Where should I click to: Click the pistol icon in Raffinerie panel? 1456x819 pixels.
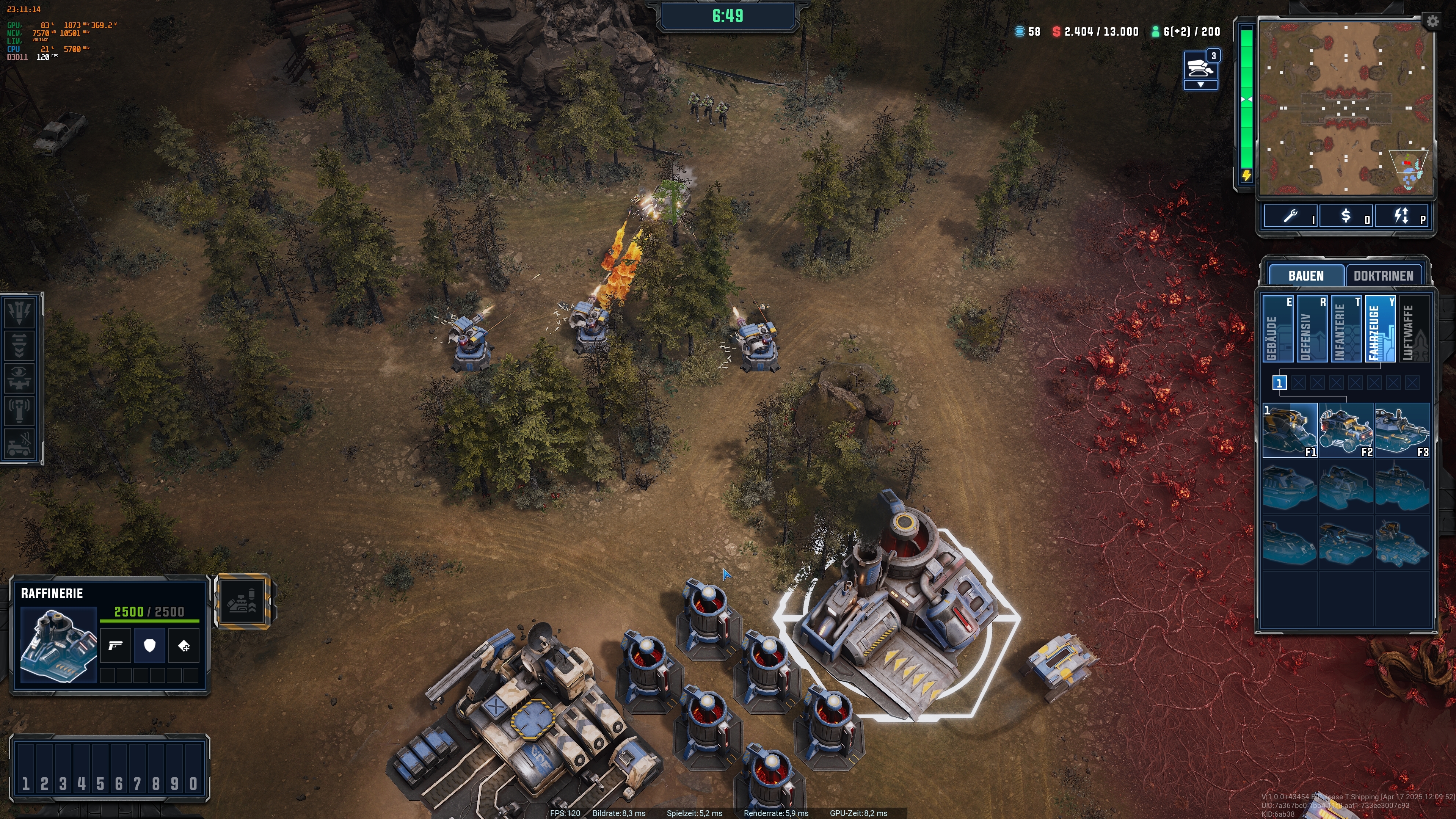coord(115,645)
